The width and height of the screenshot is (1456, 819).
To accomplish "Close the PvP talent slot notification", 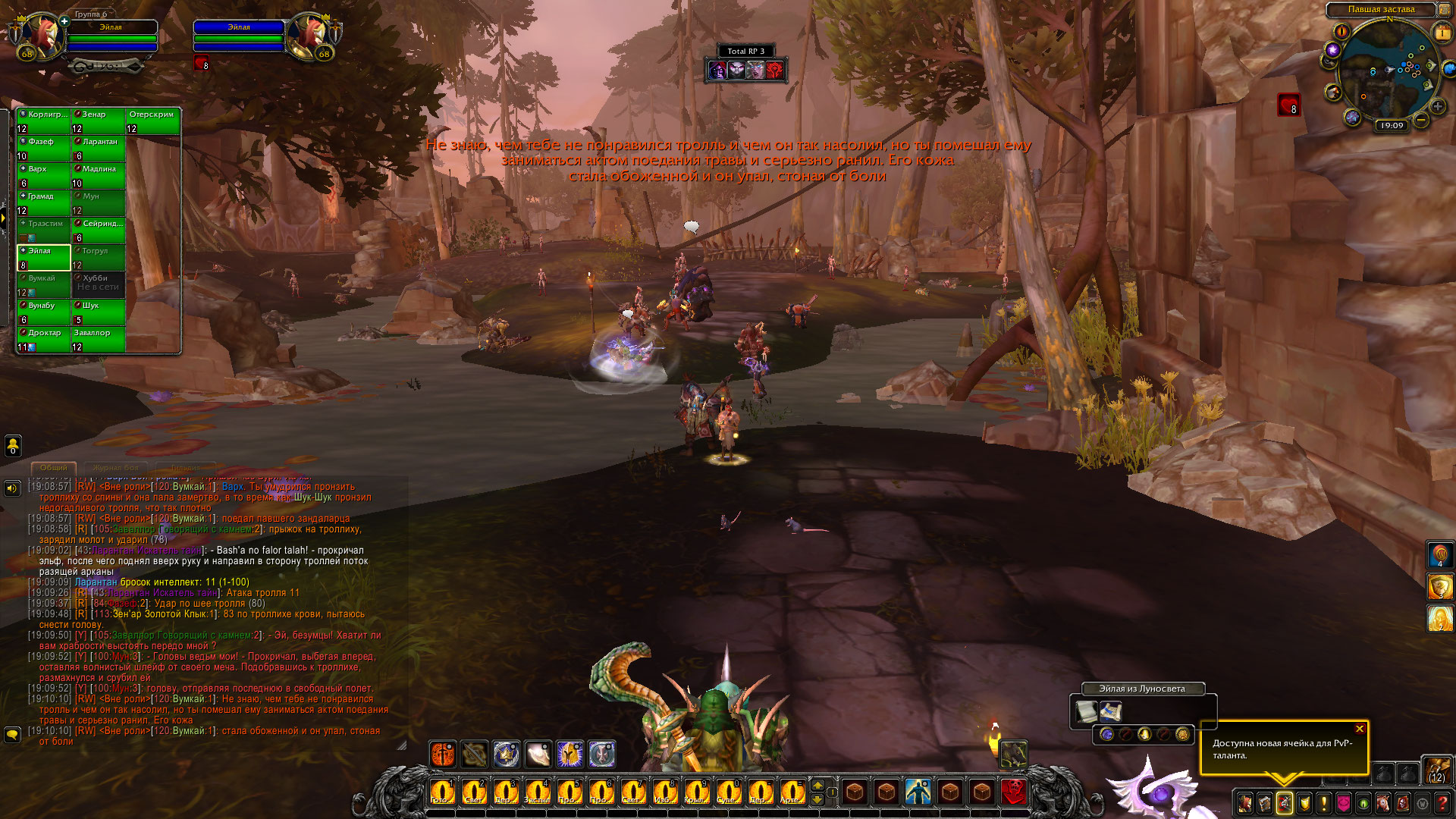I will click(1360, 730).
